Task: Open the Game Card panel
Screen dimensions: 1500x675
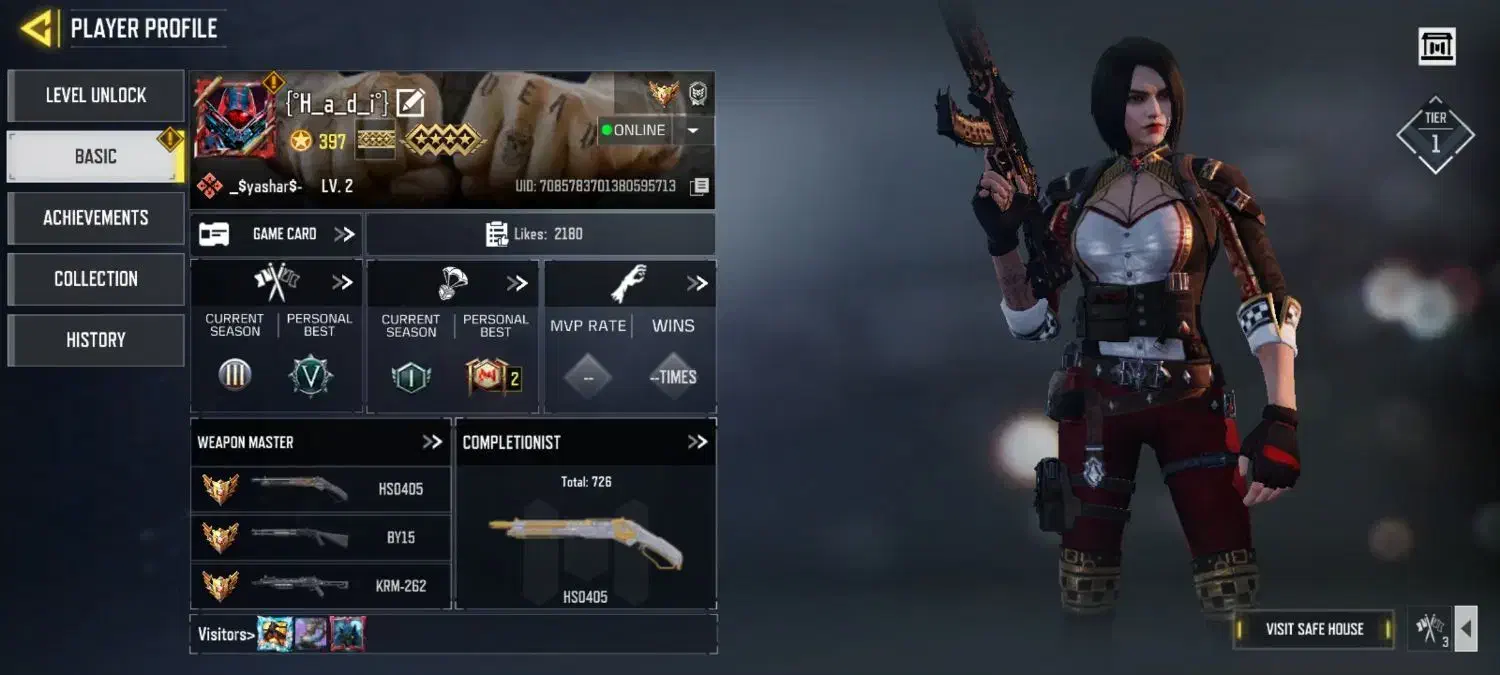Action: point(277,234)
